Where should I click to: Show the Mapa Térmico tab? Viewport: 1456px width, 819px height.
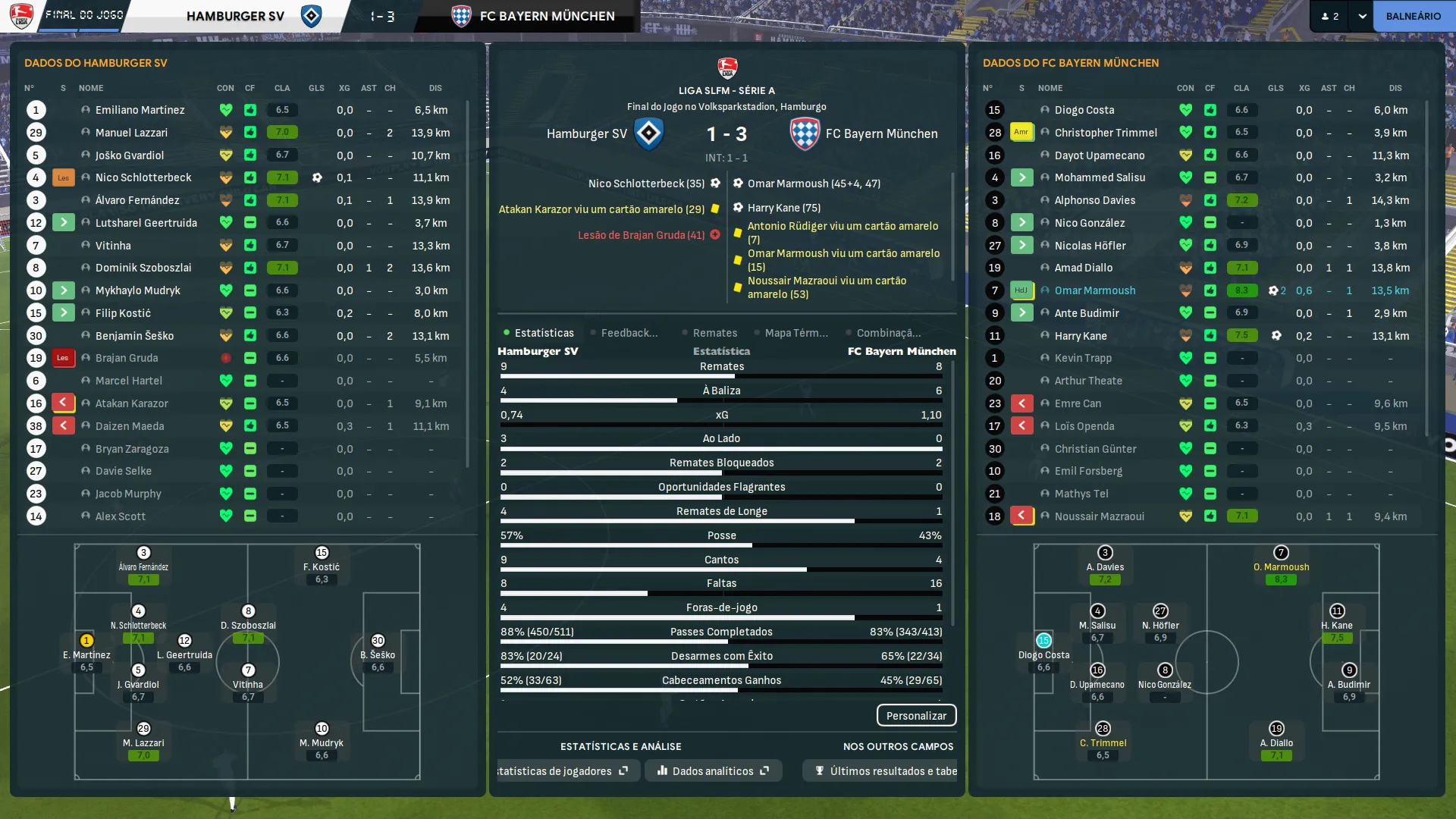point(795,333)
